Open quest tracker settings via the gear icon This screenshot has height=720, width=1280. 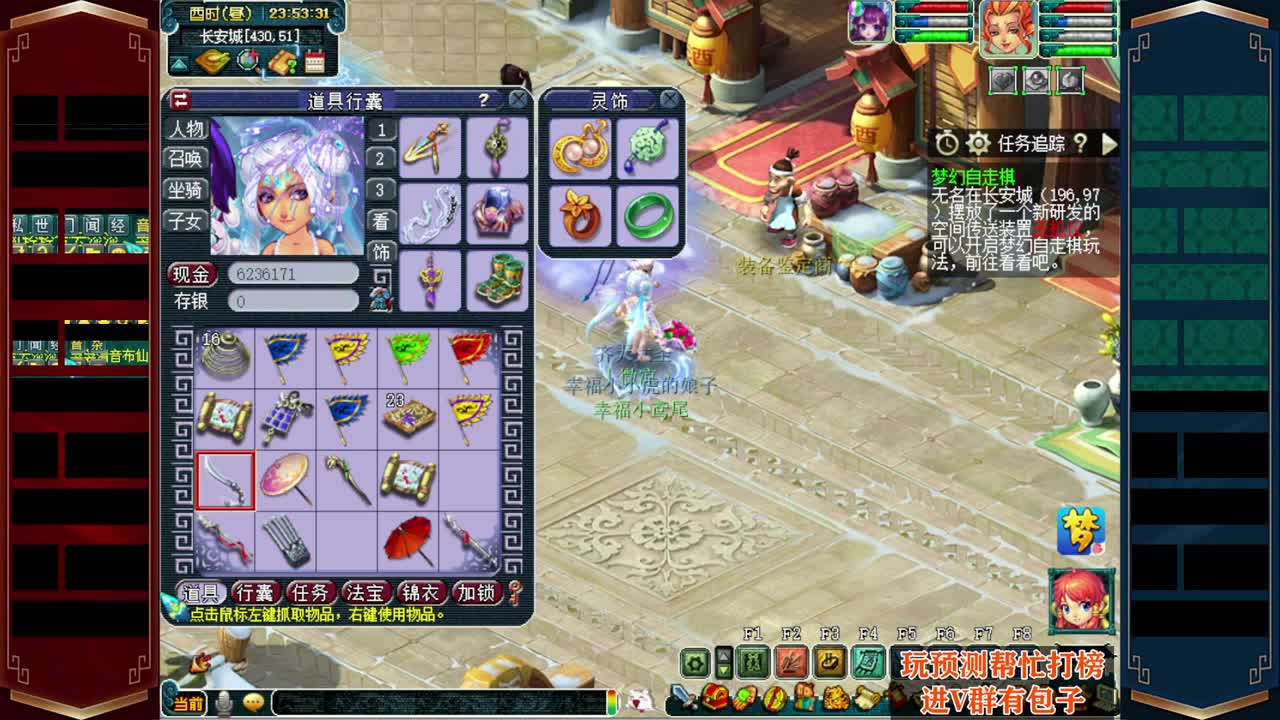tap(977, 142)
